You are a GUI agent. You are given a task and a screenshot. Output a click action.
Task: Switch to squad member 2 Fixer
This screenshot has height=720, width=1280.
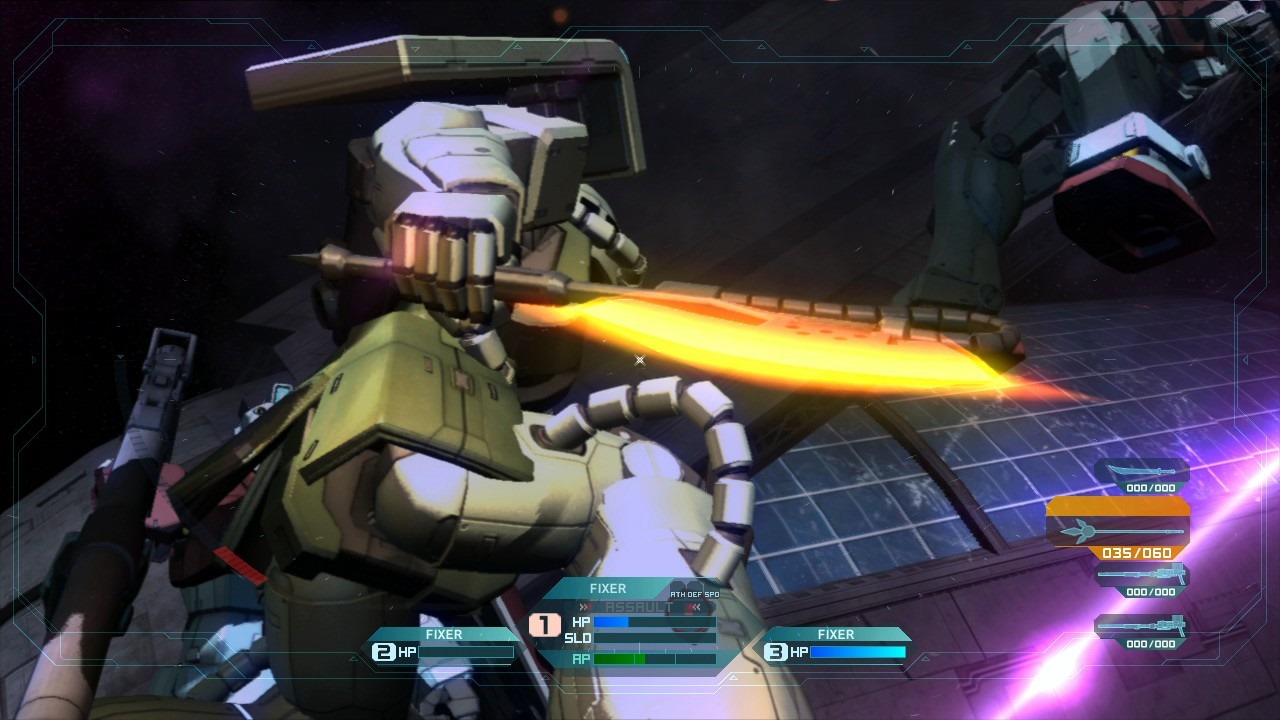tap(444, 646)
